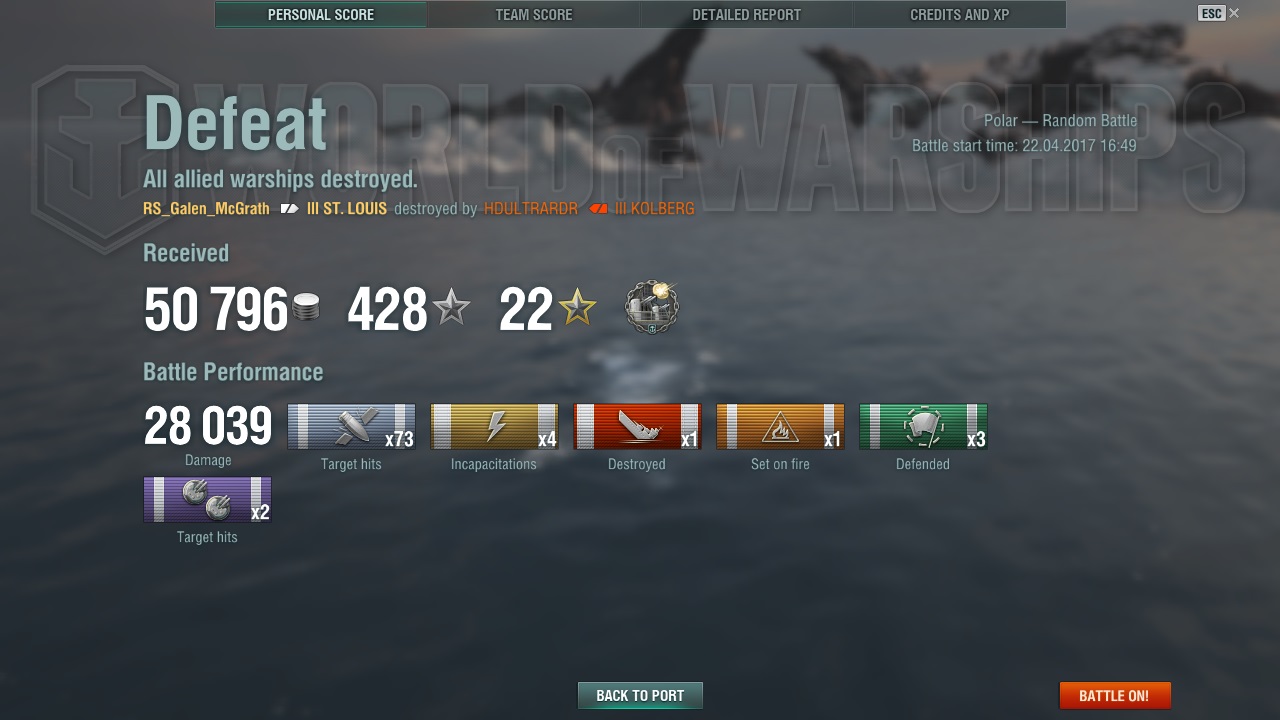
Task: Click enemy player name HDULTRARDR
Action: pos(531,209)
